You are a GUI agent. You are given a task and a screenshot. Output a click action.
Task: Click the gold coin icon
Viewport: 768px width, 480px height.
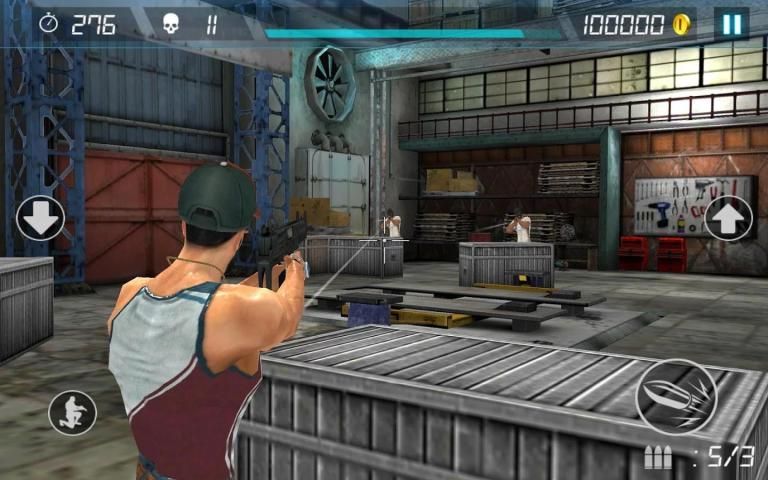coord(683,25)
